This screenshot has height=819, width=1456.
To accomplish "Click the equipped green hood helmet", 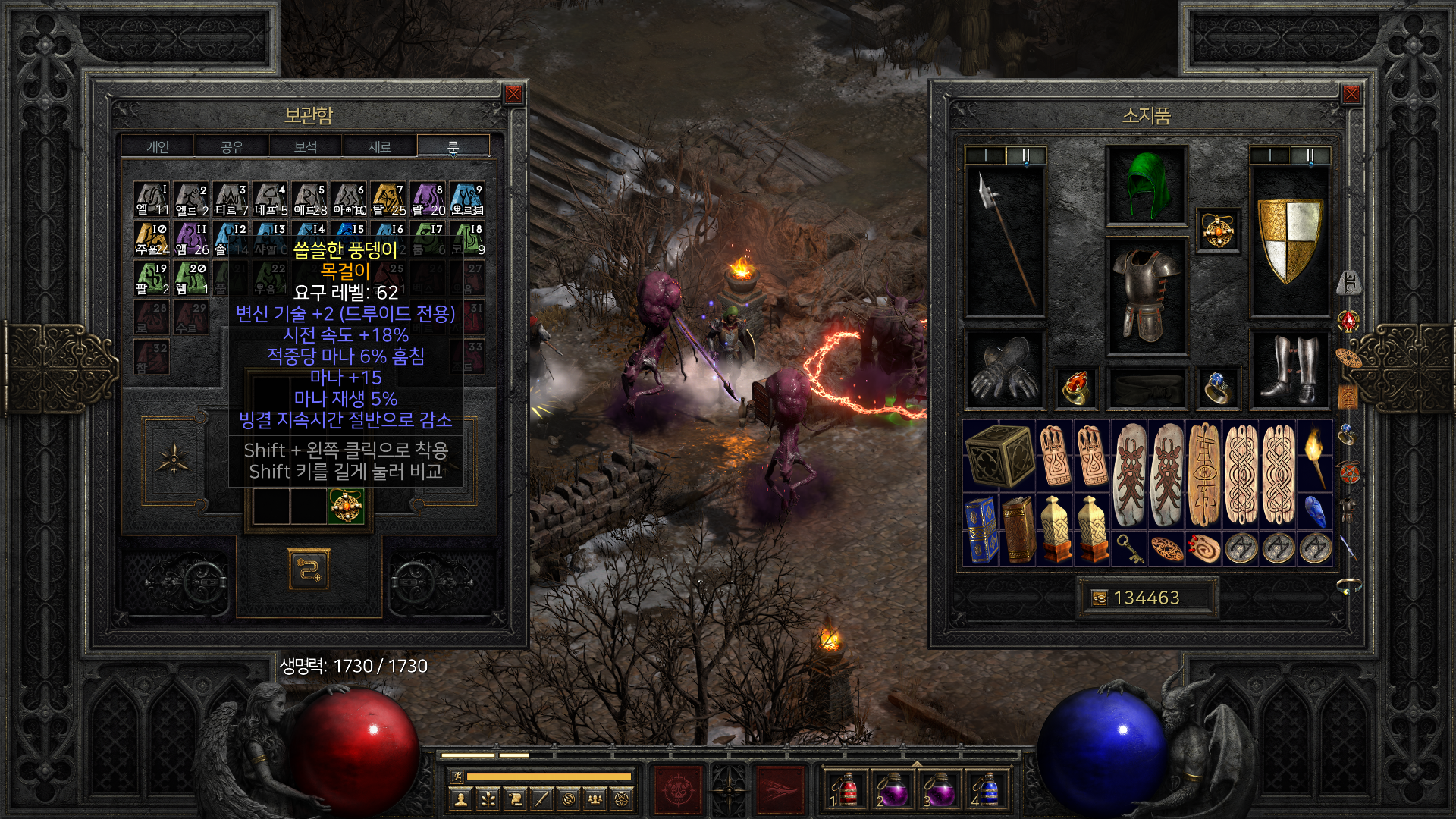I will [x=1146, y=185].
